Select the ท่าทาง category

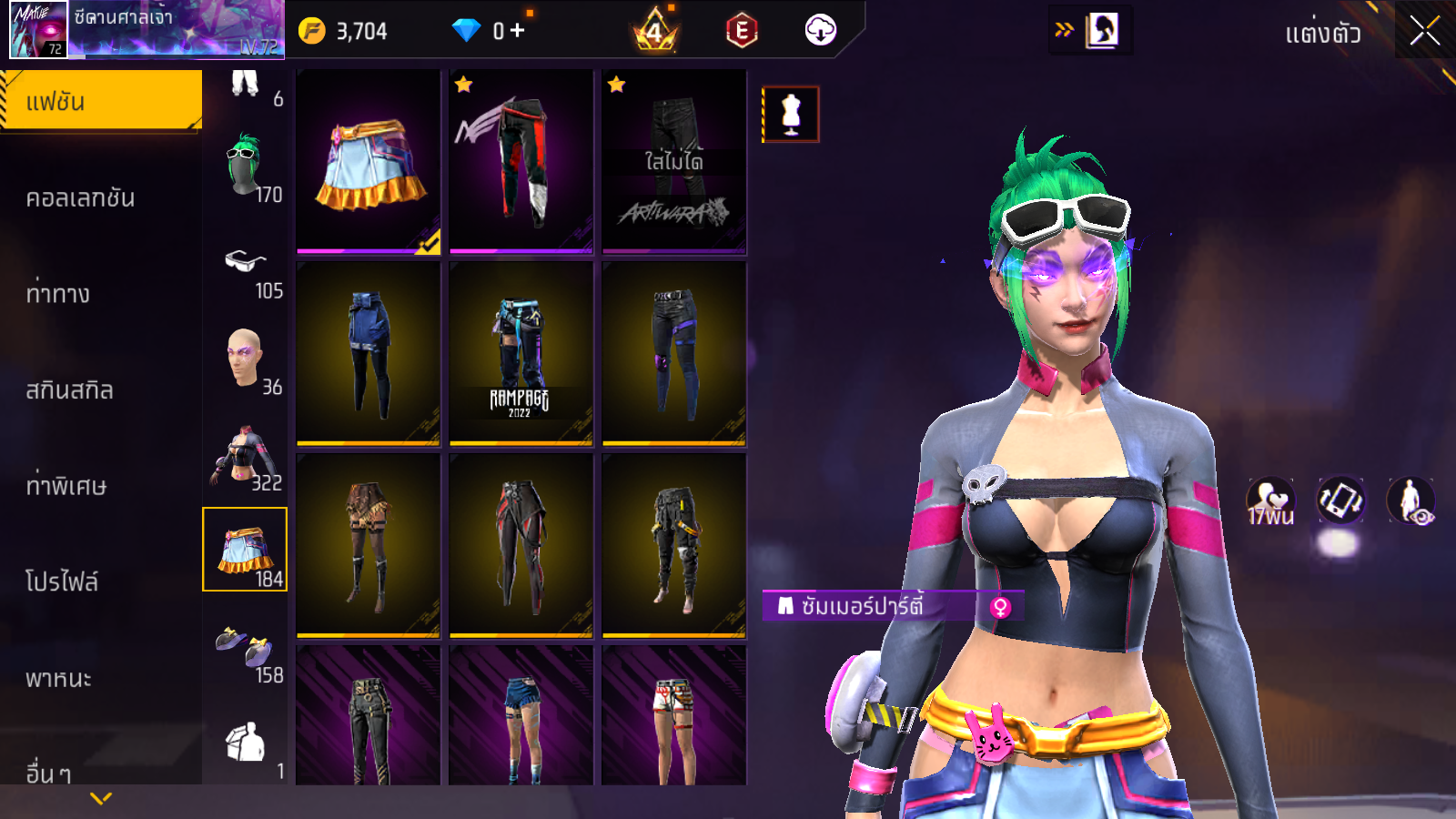[x=58, y=293]
